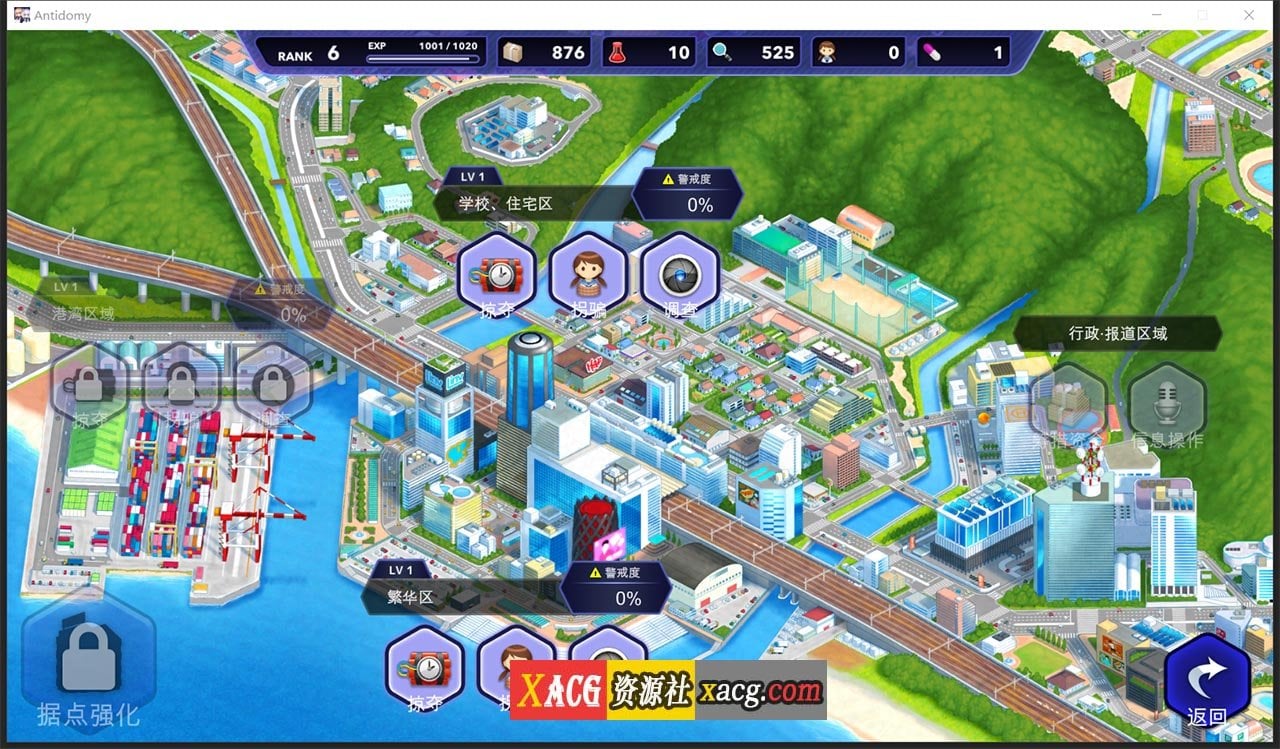Click the crate resource icon showing 876
1280x749 pixels.
(x=514, y=52)
